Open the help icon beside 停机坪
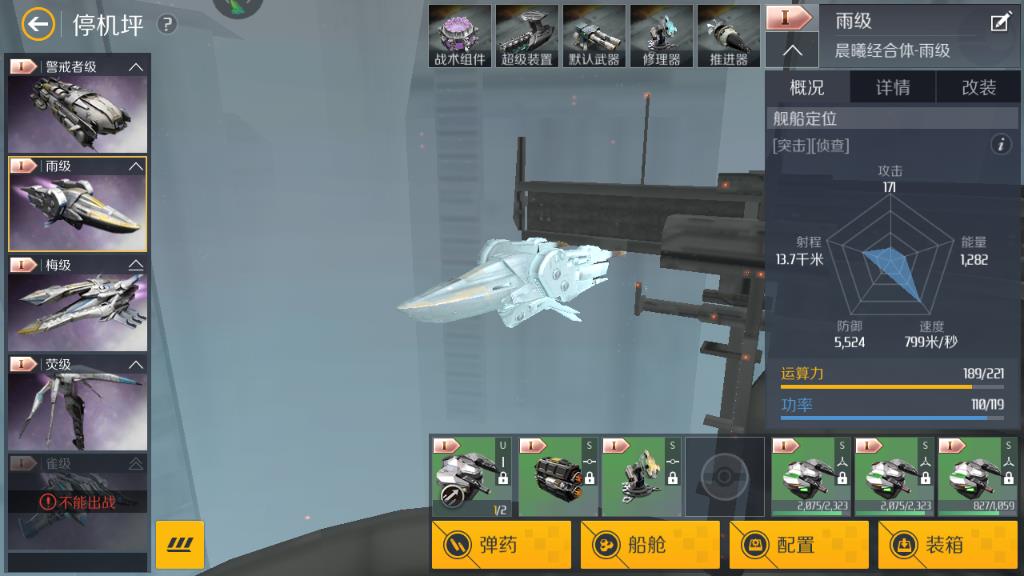The height and width of the screenshot is (576, 1024). 167,24
